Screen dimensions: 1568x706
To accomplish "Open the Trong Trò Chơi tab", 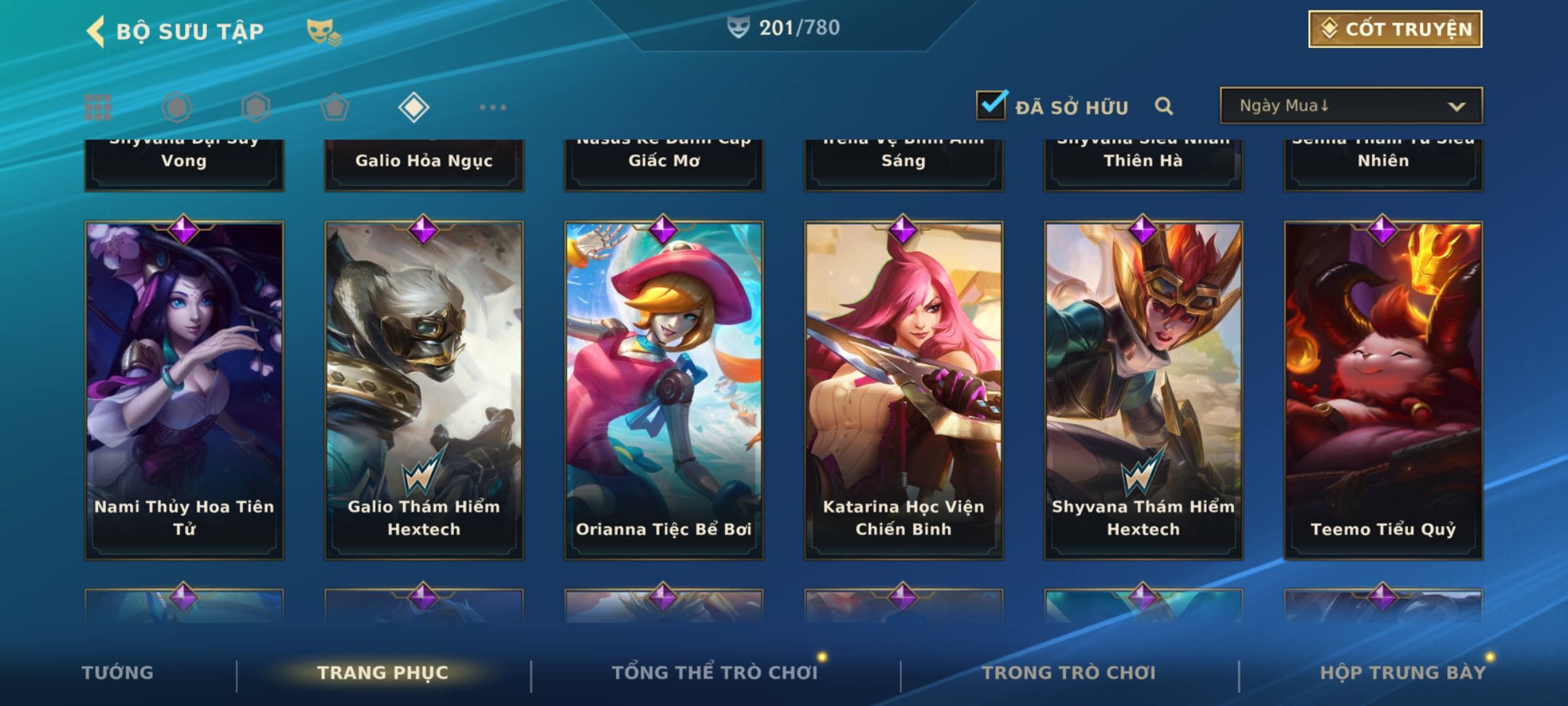I will coord(1069,673).
